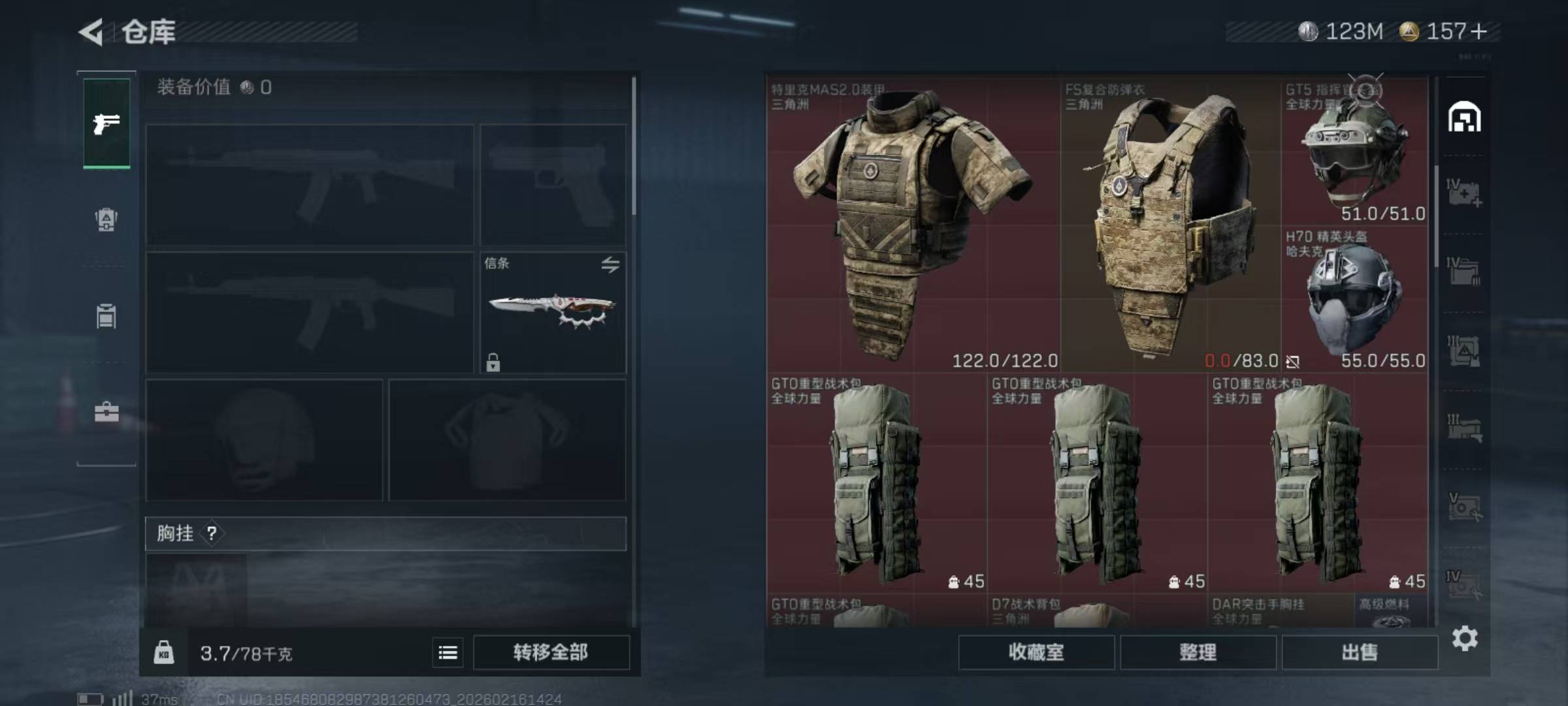Tap the 整理 sort button

[1198, 652]
